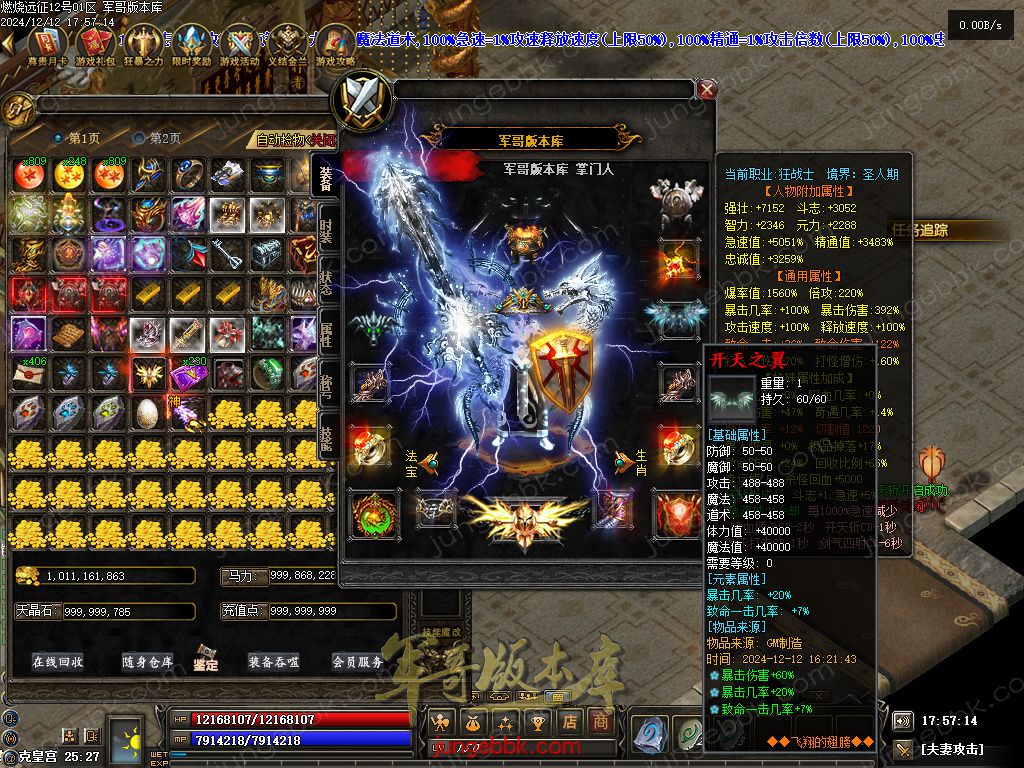
Task: Open the 游戏活动 events icon
Action: point(240,45)
